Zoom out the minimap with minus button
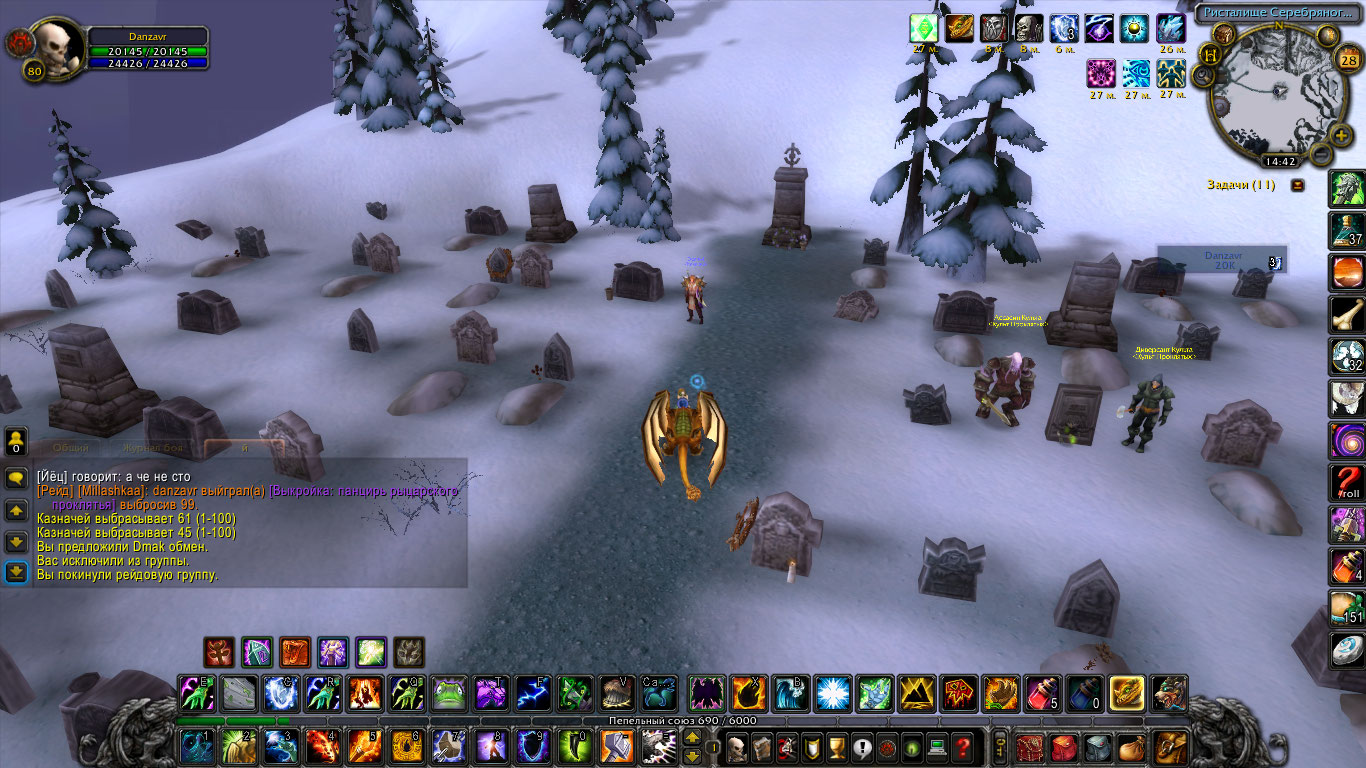The image size is (1366, 768). (x=1321, y=155)
